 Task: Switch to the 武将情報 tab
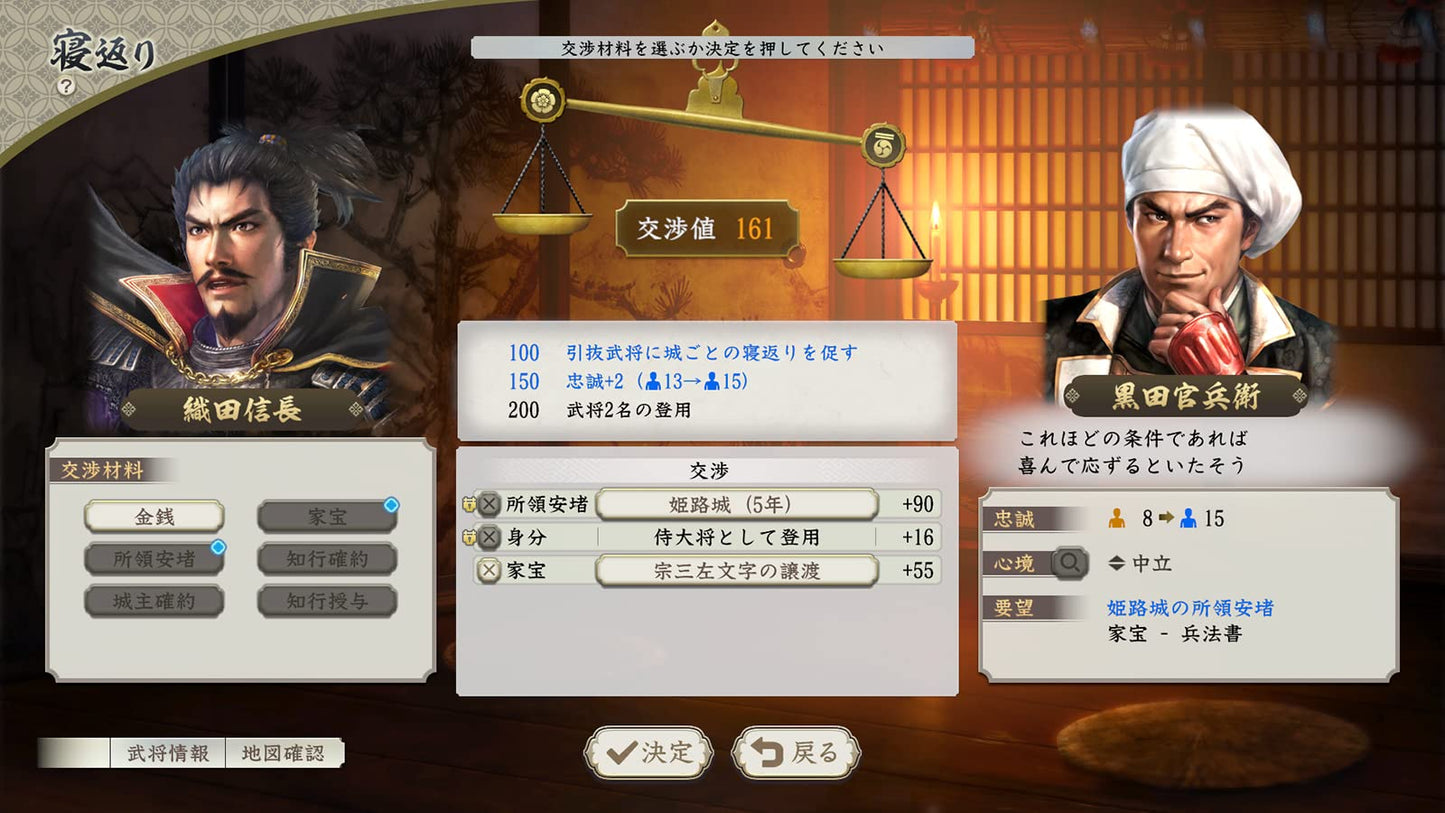click(x=167, y=754)
